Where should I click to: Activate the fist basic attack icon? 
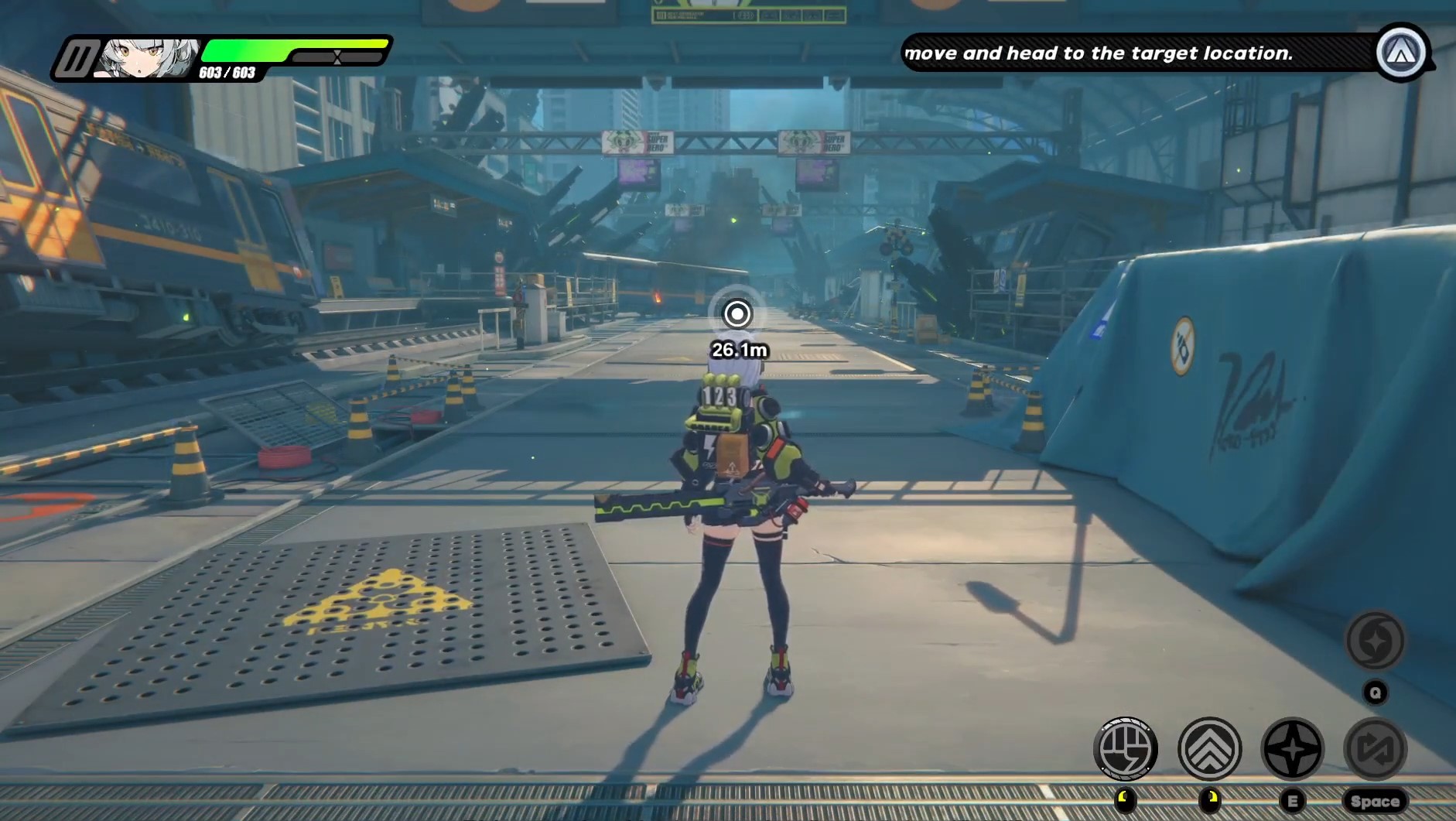[x=1125, y=748]
